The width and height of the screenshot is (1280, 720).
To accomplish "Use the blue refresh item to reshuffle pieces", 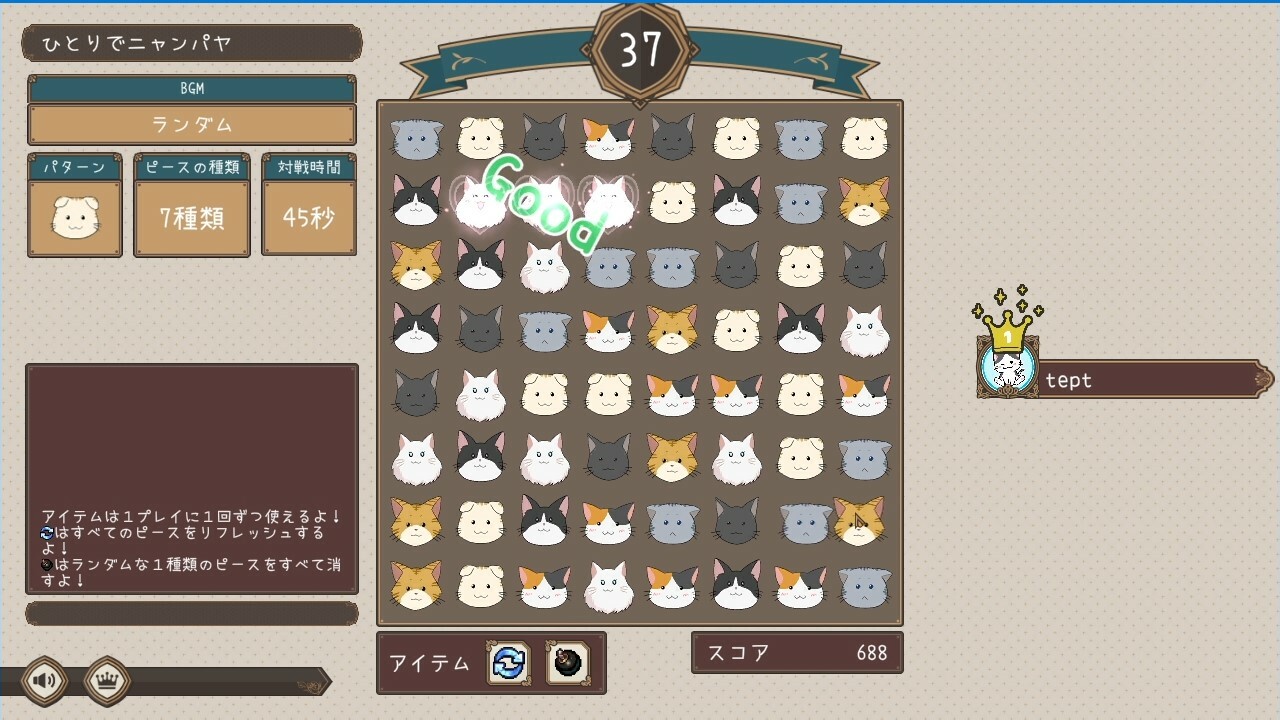I will (x=510, y=663).
